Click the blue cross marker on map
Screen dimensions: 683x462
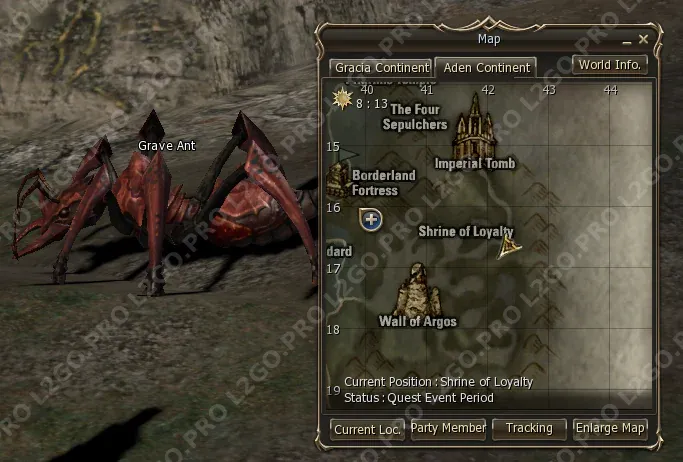[372, 218]
